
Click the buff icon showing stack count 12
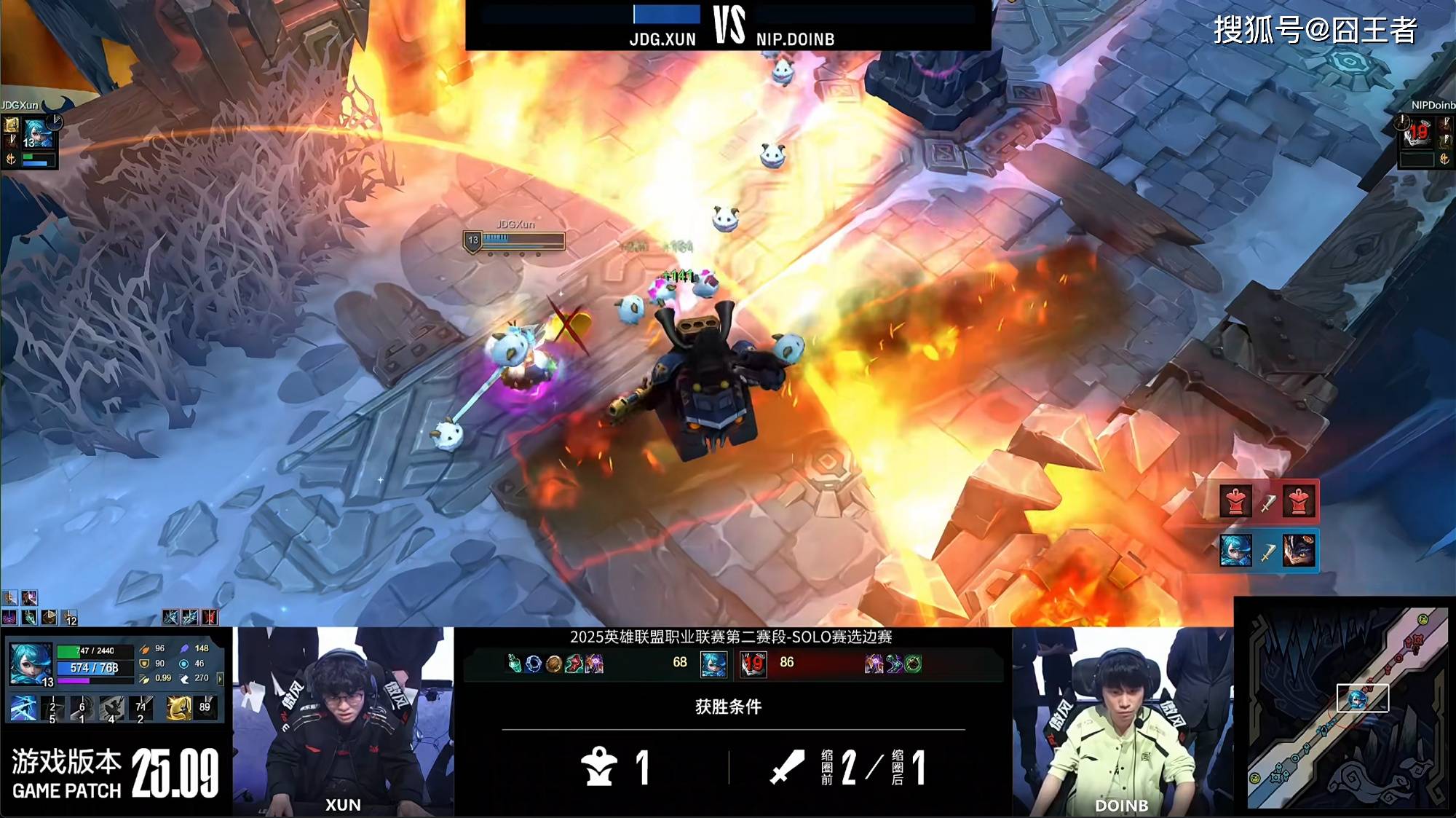(x=69, y=618)
